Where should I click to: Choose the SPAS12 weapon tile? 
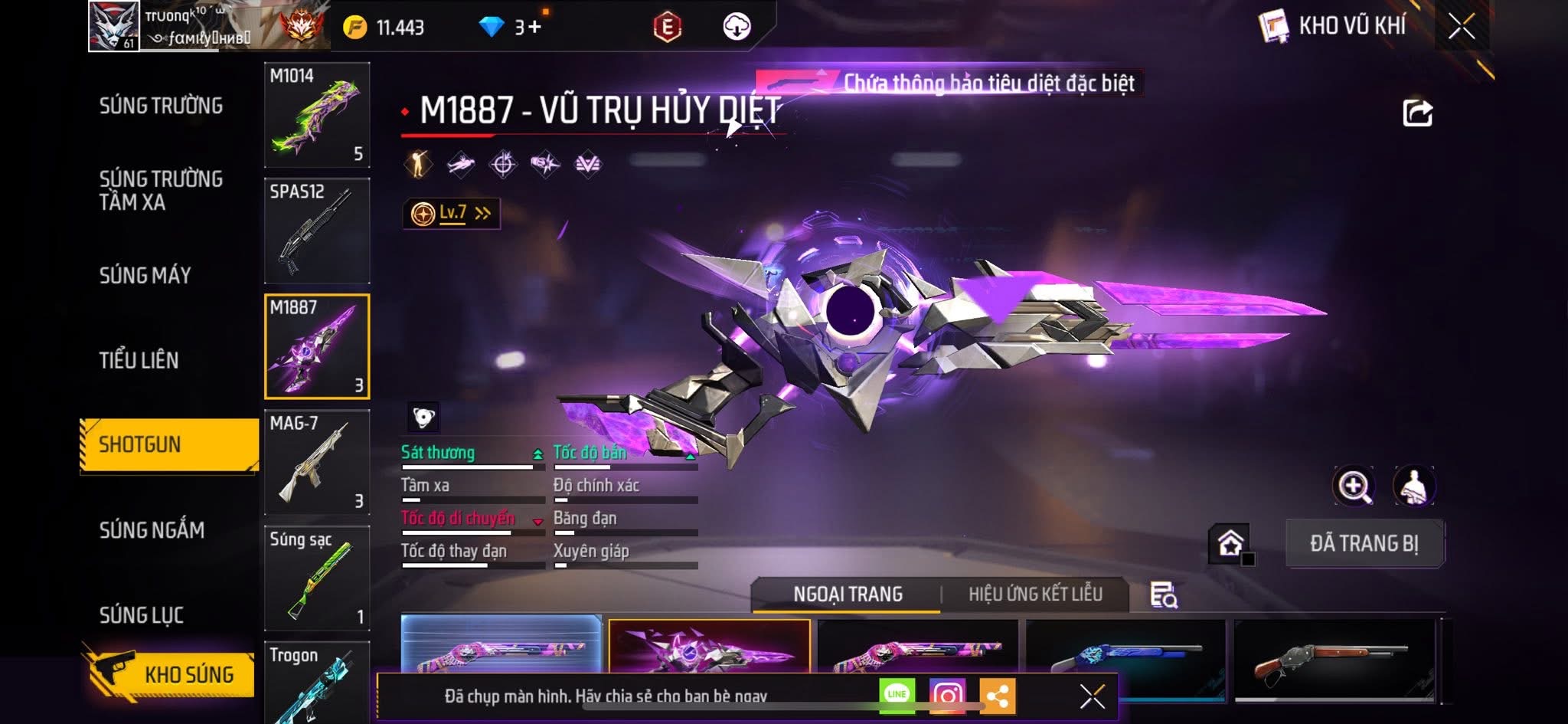[x=317, y=231]
